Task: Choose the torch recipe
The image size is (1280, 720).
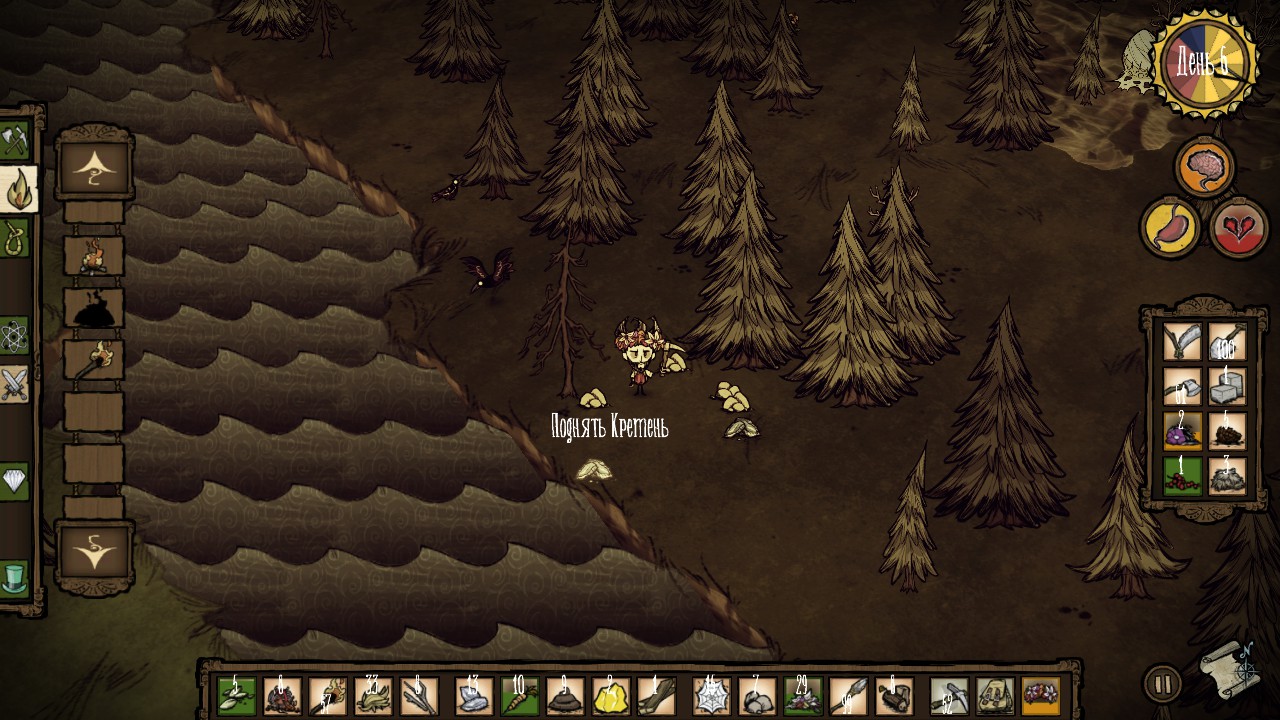Action: coord(94,359)
